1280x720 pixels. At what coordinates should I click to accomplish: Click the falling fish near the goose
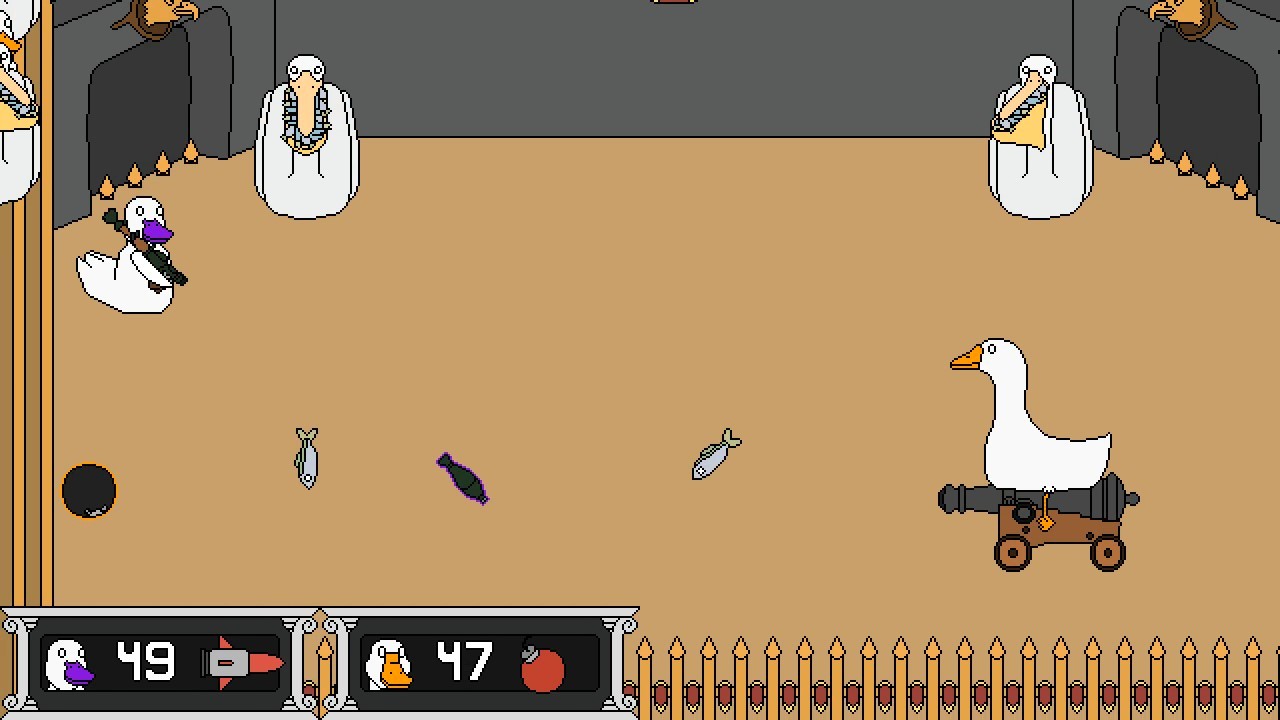coord(715,452)
